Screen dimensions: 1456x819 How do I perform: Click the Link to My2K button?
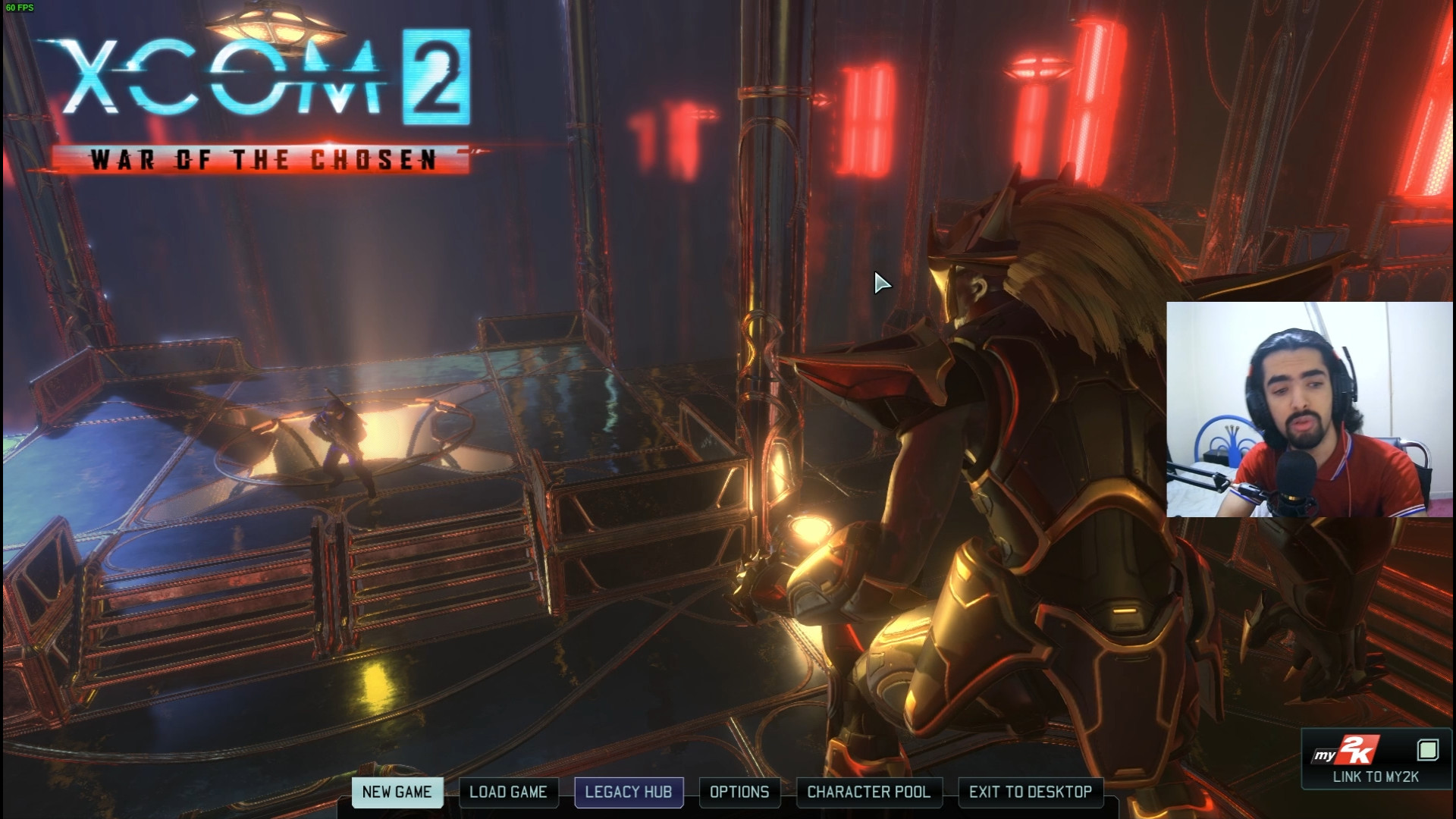click(x=1376, y=760)
